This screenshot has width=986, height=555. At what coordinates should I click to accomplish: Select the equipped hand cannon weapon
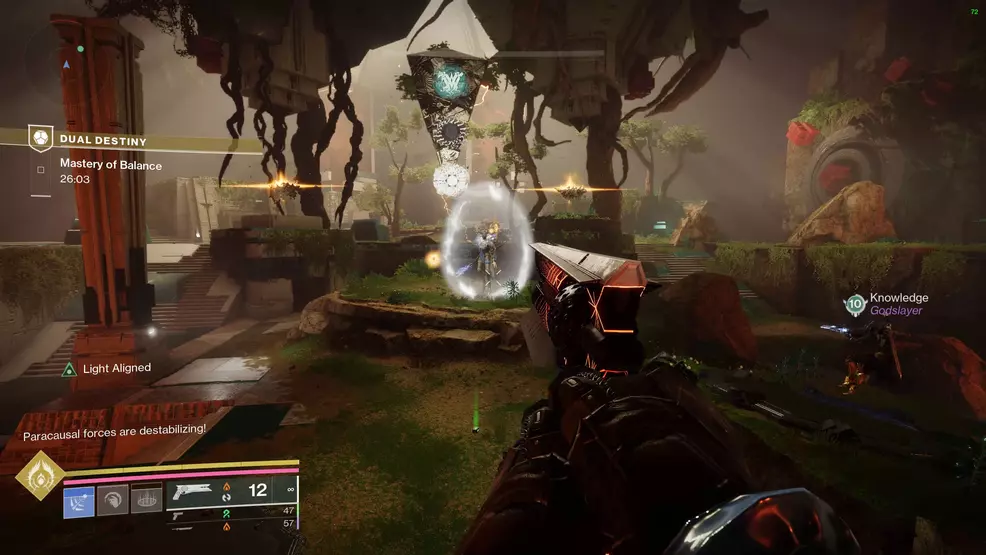point(192,491)
